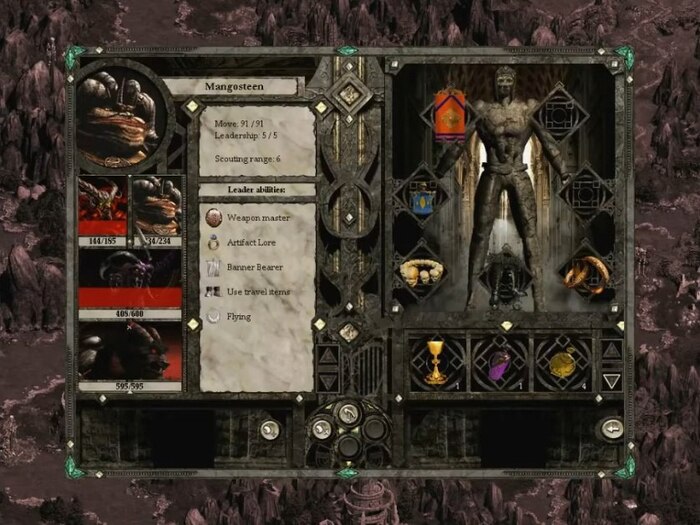Close the leader screen with the return arrow button

point(611,428)
